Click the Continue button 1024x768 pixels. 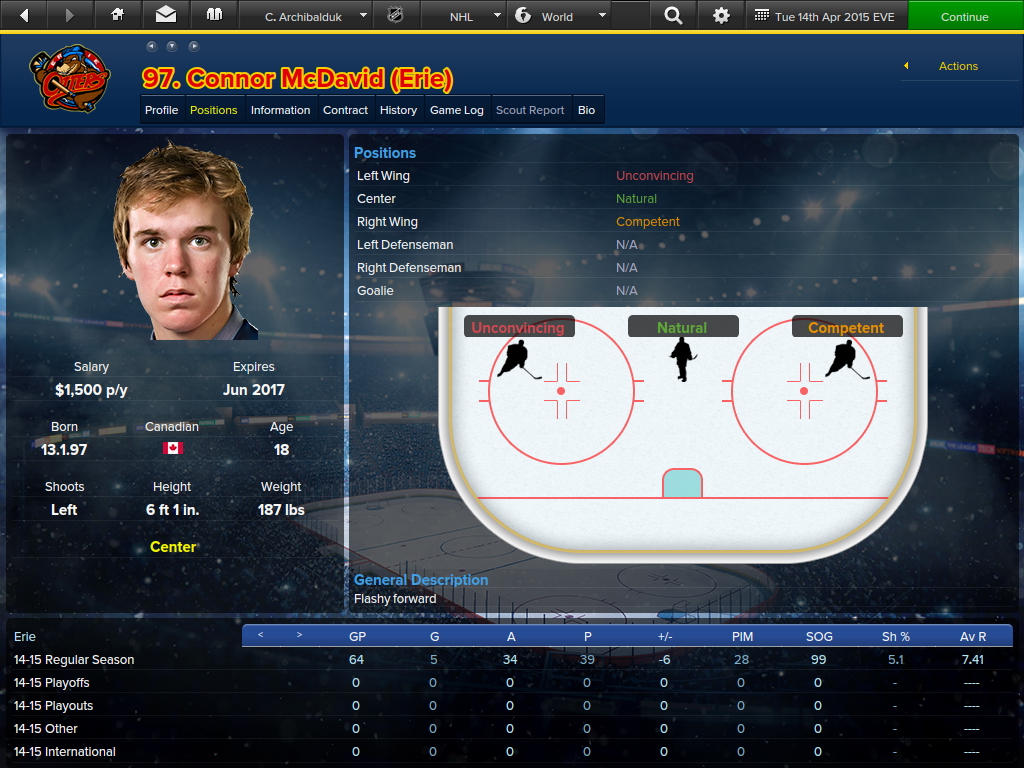(x=964, y=16)
